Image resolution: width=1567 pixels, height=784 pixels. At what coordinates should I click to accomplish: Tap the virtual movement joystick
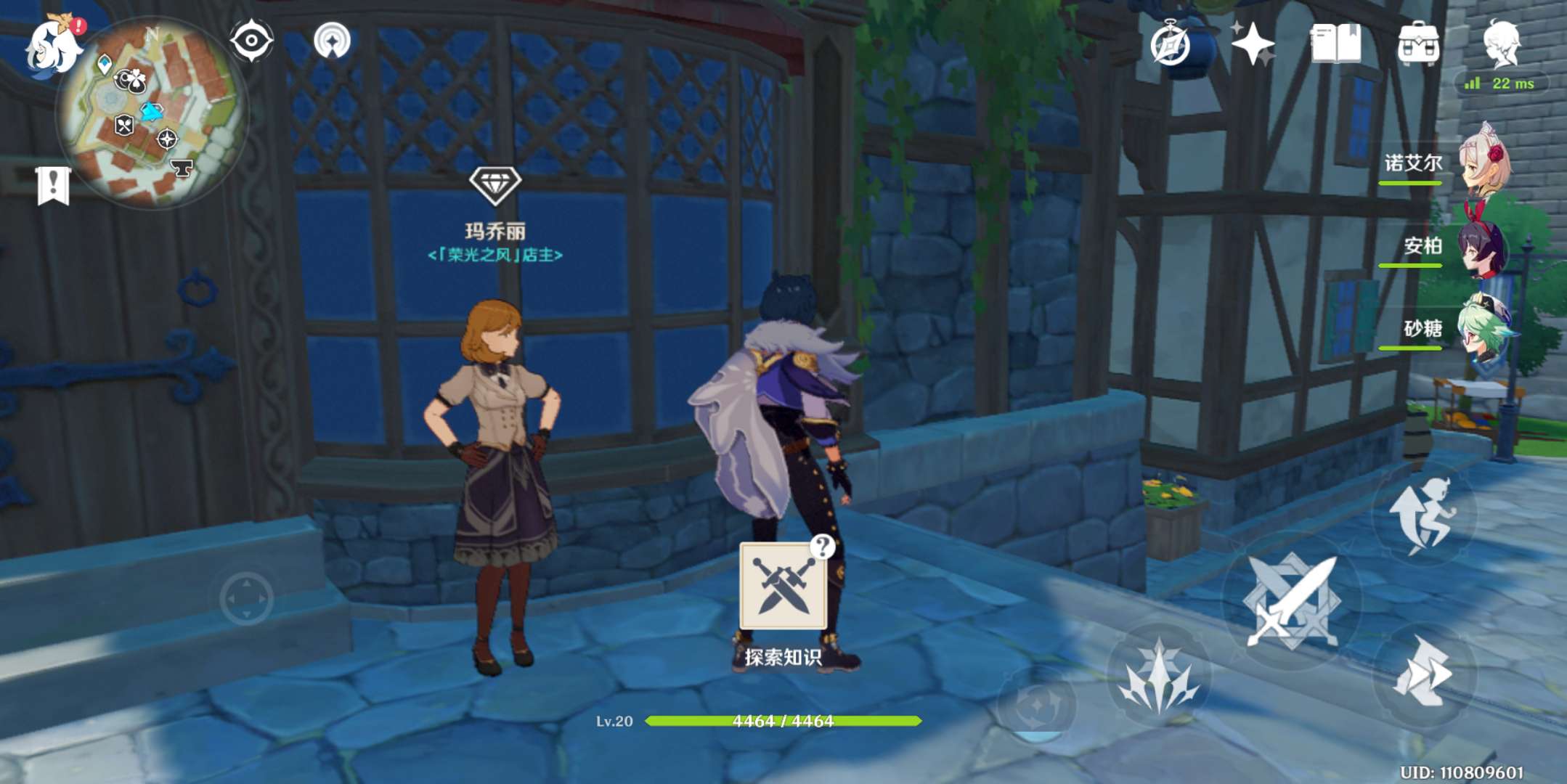(x=246, y=598)
